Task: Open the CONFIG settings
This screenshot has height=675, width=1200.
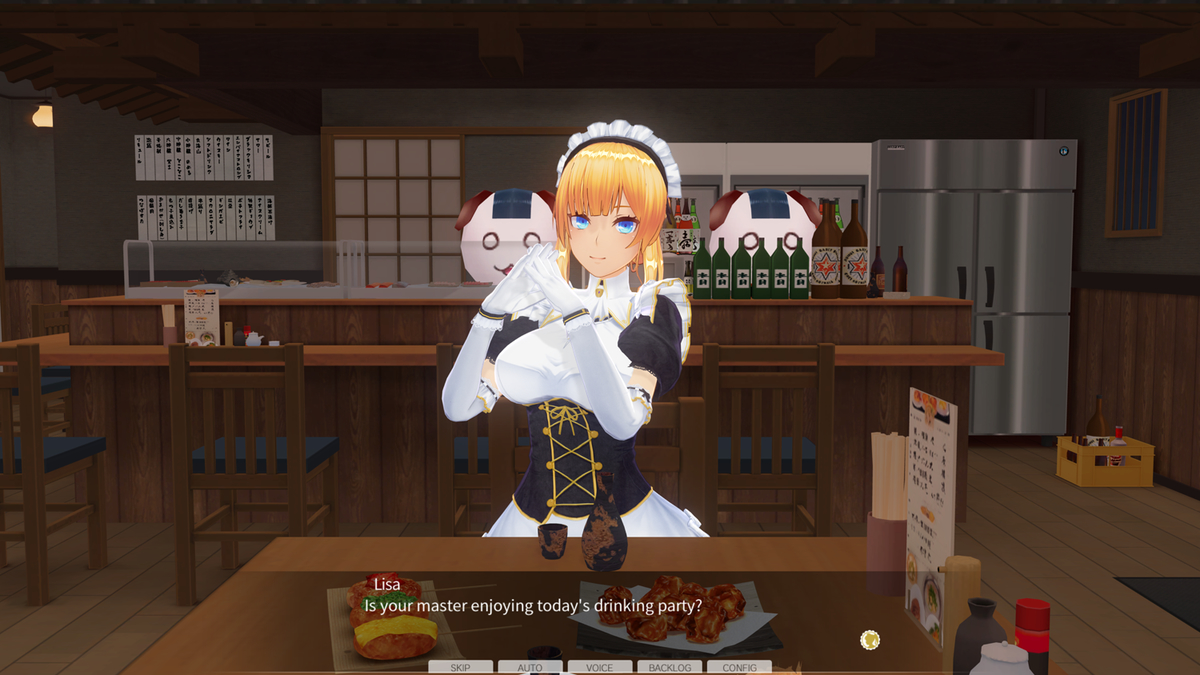Action: (739, 667)
